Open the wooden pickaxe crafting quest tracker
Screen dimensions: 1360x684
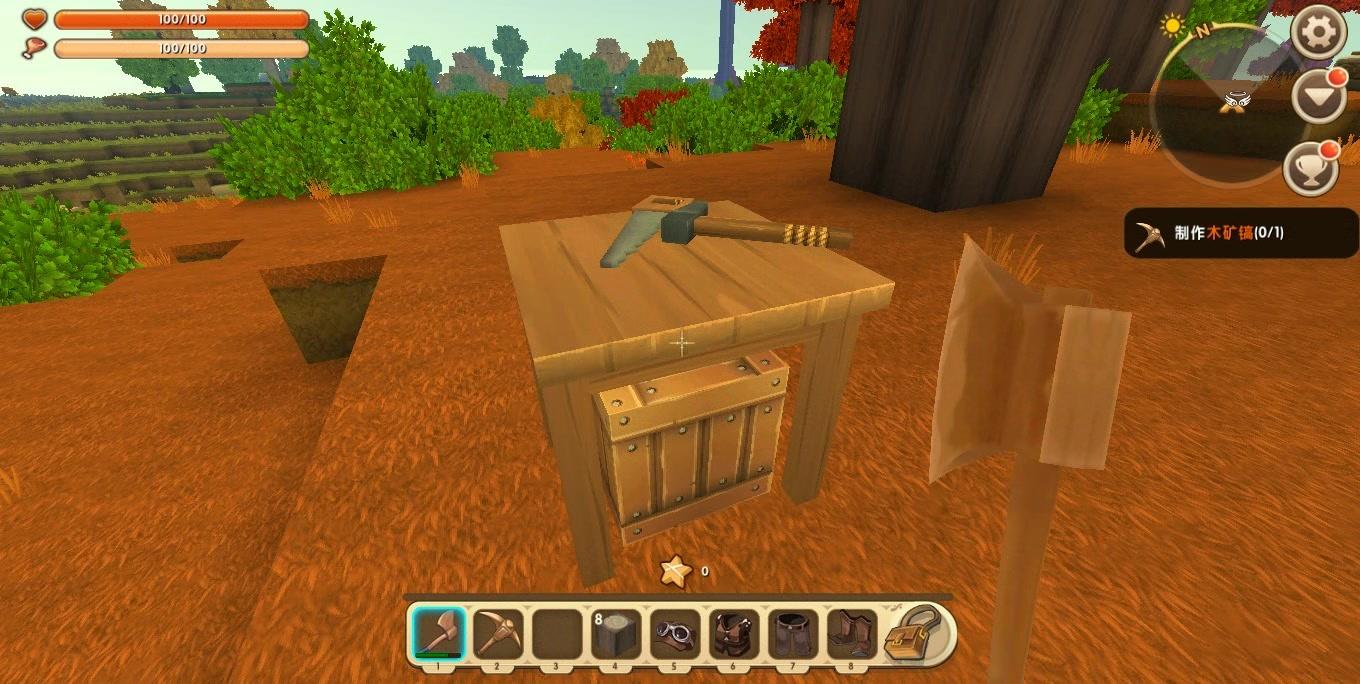click(x=1240, y=233)
